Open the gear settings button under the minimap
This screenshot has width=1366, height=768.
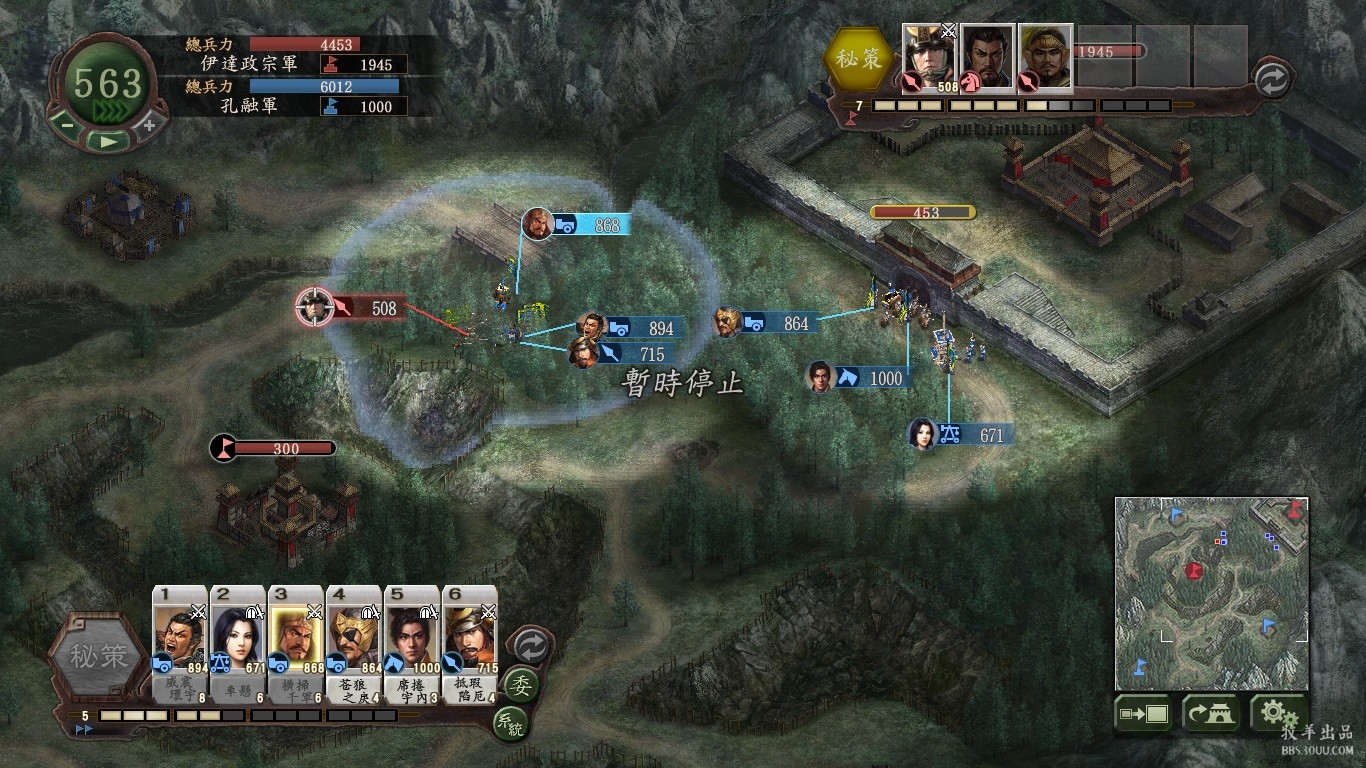tap(1276, 714)
